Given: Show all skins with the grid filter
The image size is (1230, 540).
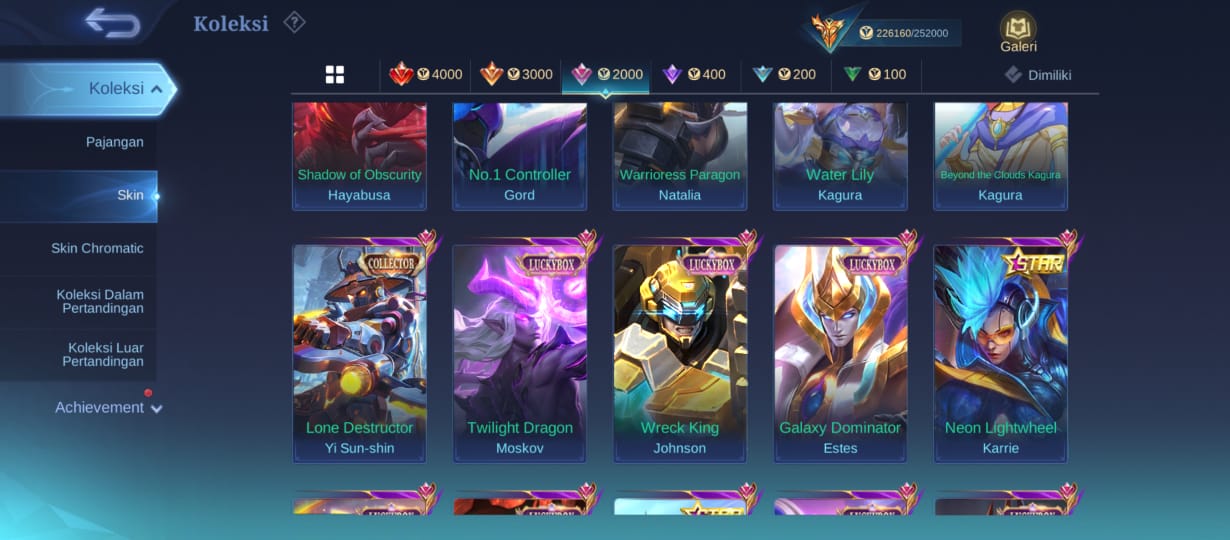Looking at the screenshot, I should point(335,75).
